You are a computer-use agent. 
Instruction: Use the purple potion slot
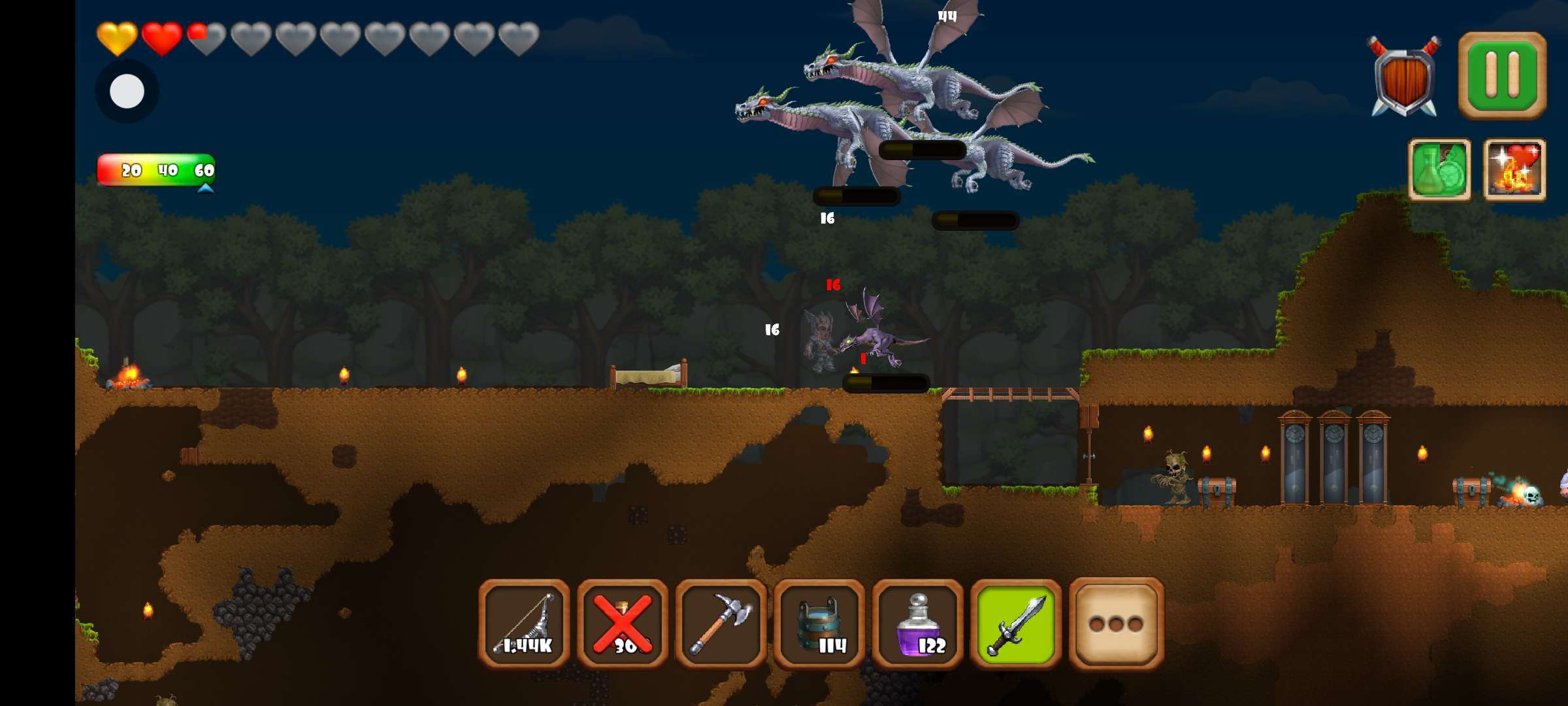[918, 624]
